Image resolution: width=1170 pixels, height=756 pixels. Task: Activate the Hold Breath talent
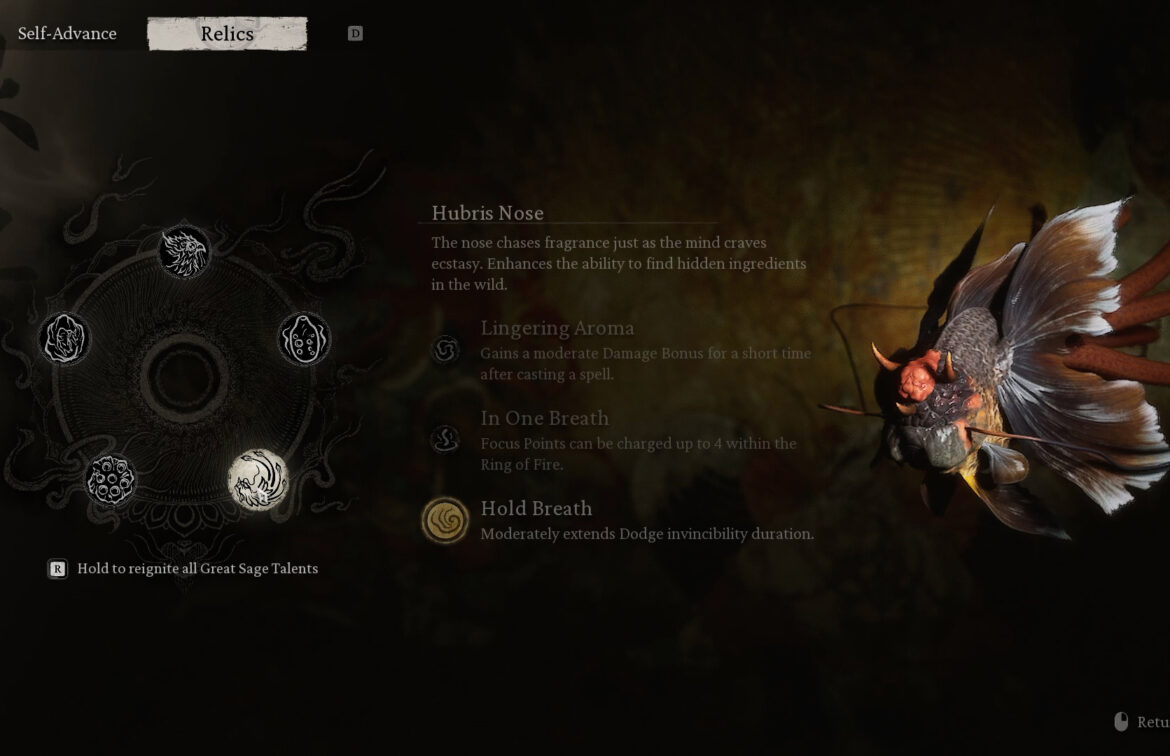click(x=446, y=521)
